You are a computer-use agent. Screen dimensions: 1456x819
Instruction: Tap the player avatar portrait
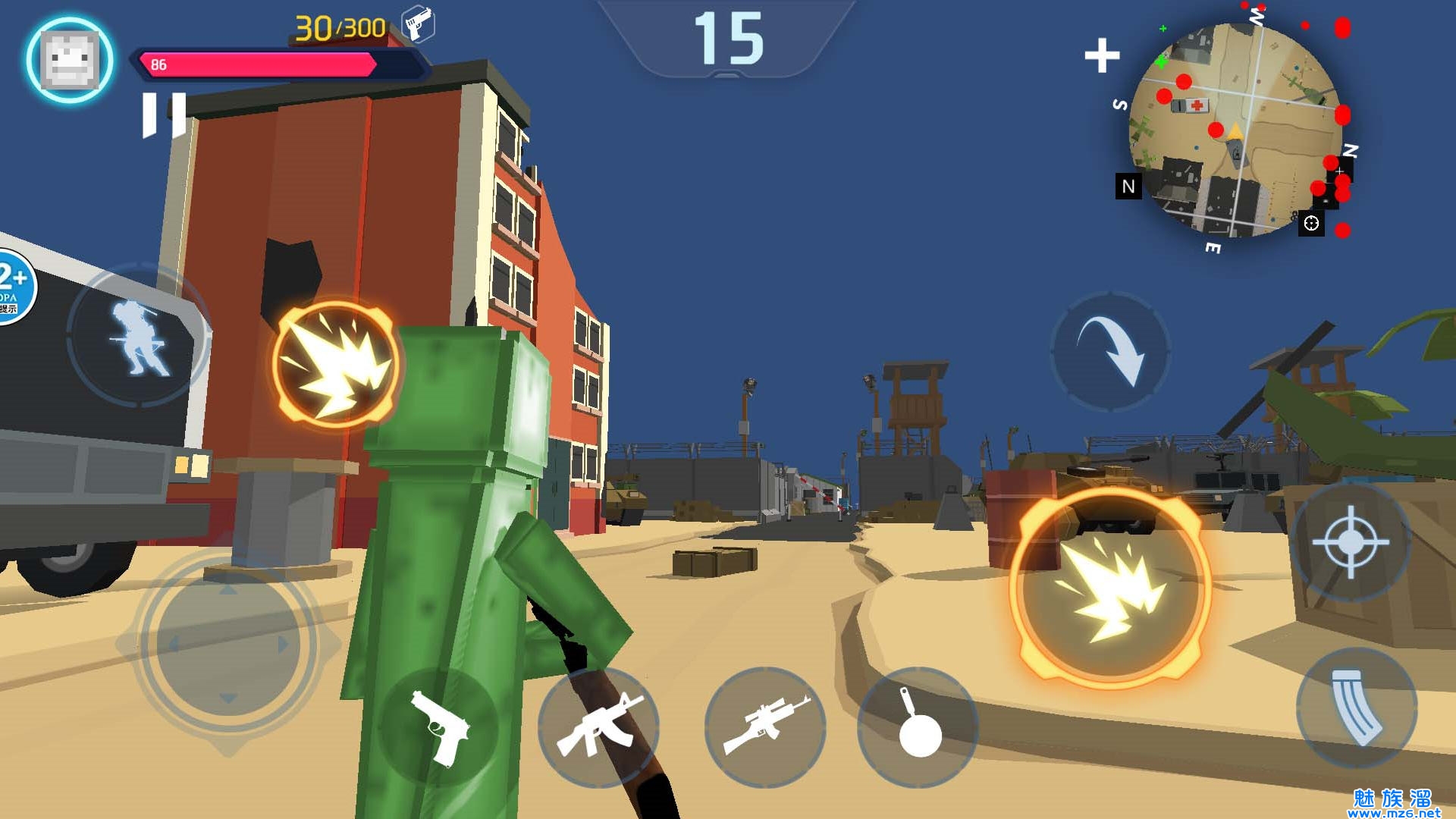click(70, 61)
